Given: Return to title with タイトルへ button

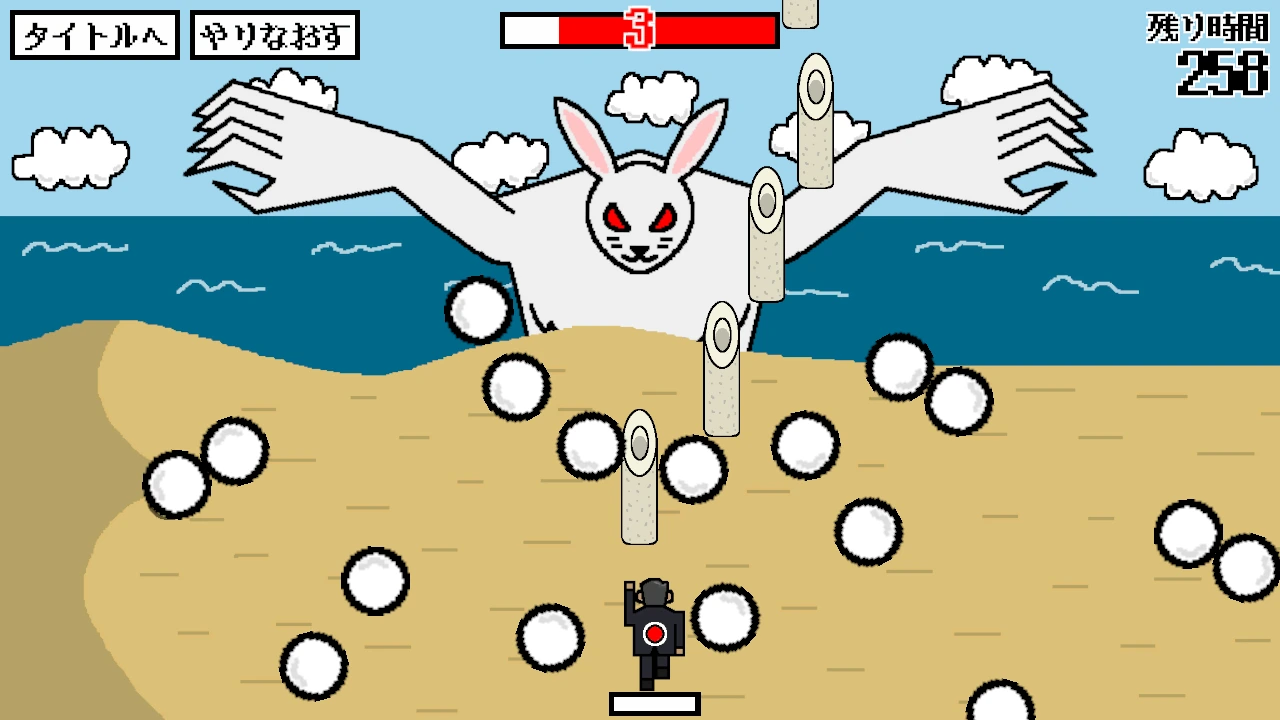Looking at the screenshot, I should 95,36.
